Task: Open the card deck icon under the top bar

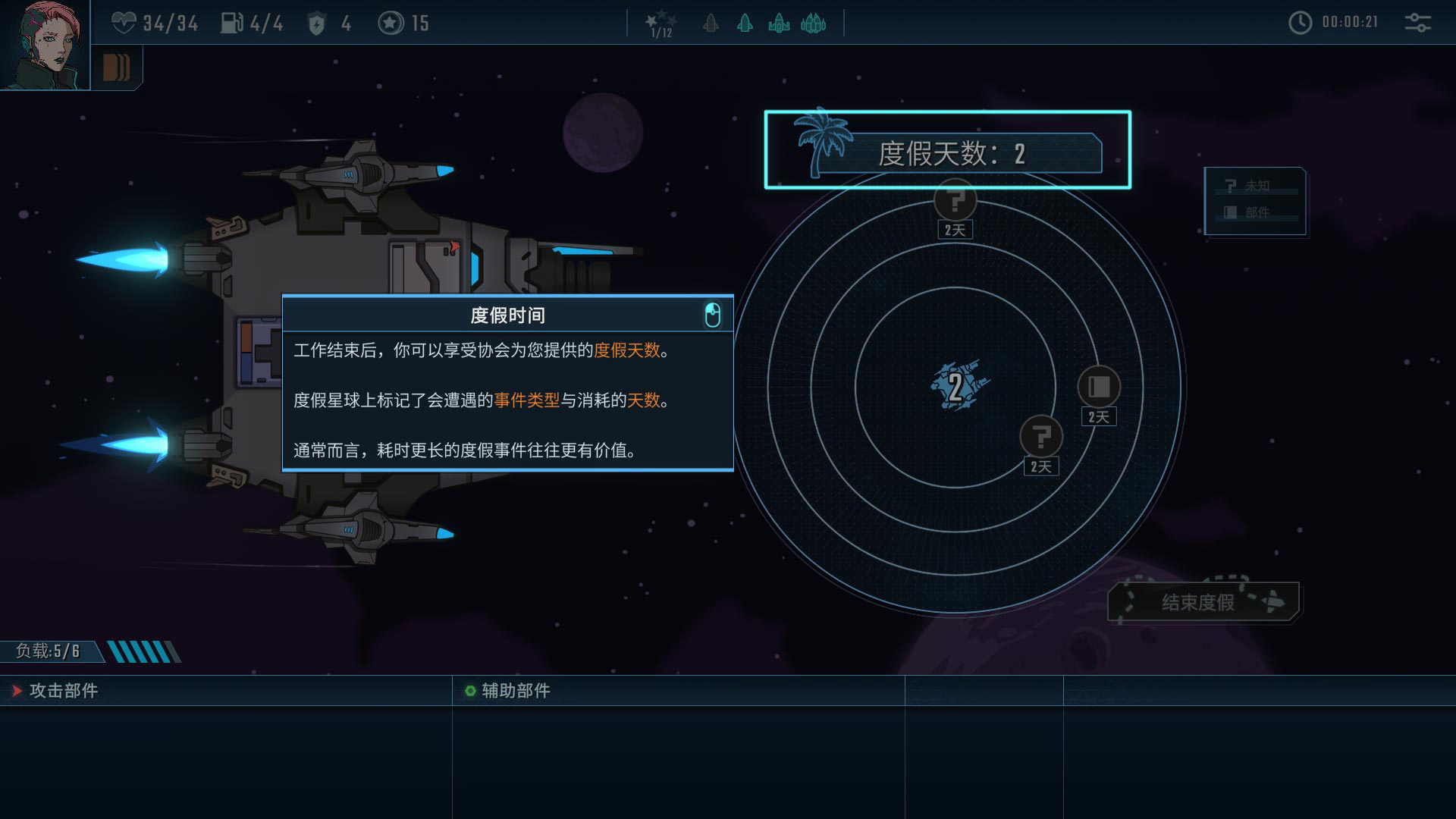Action: pos(116,67)
